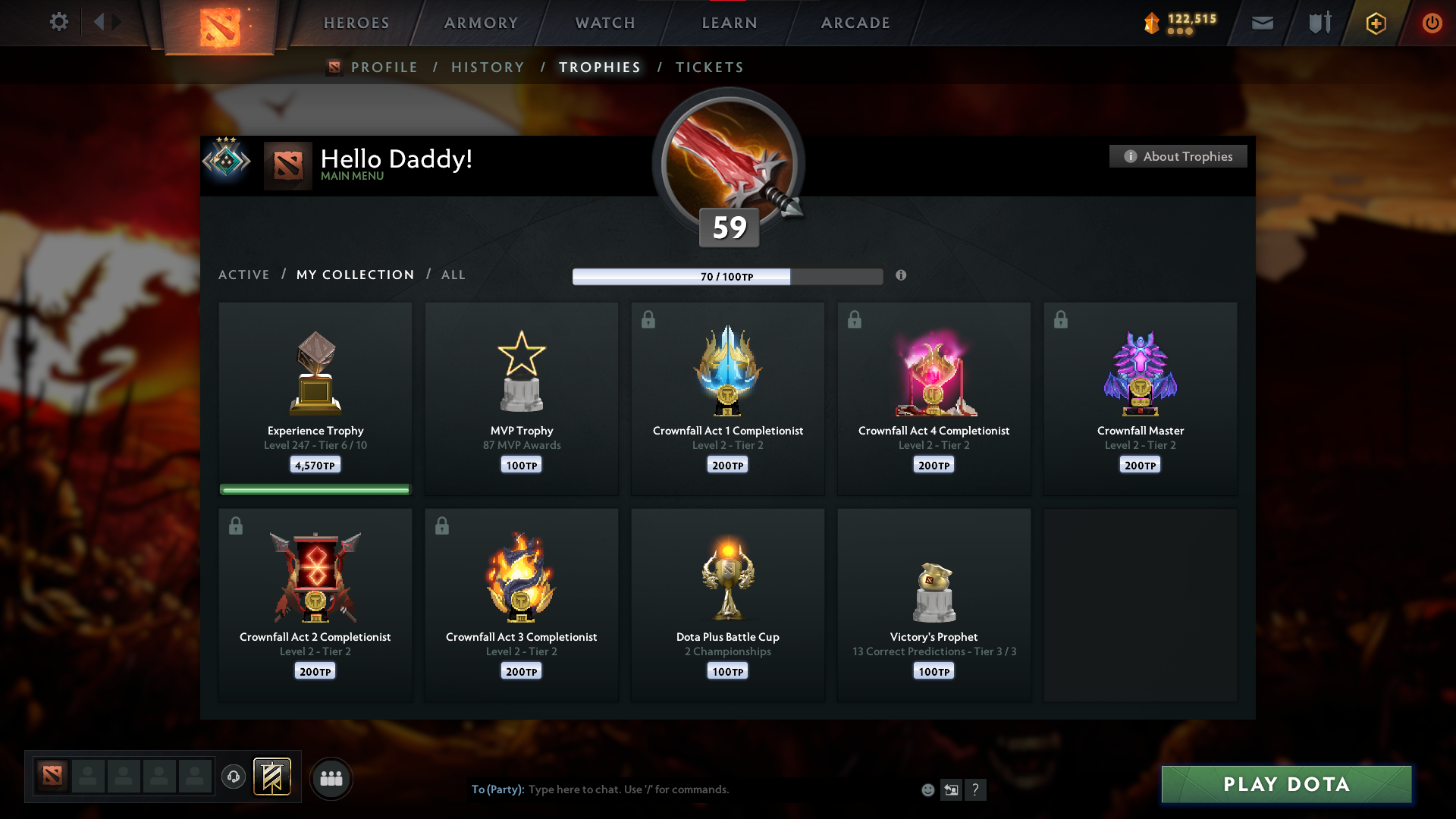The image size is (1456, 819).
Task: Toggle the voice chat headset
Action: pyautogui.click(x=233, y=777)
